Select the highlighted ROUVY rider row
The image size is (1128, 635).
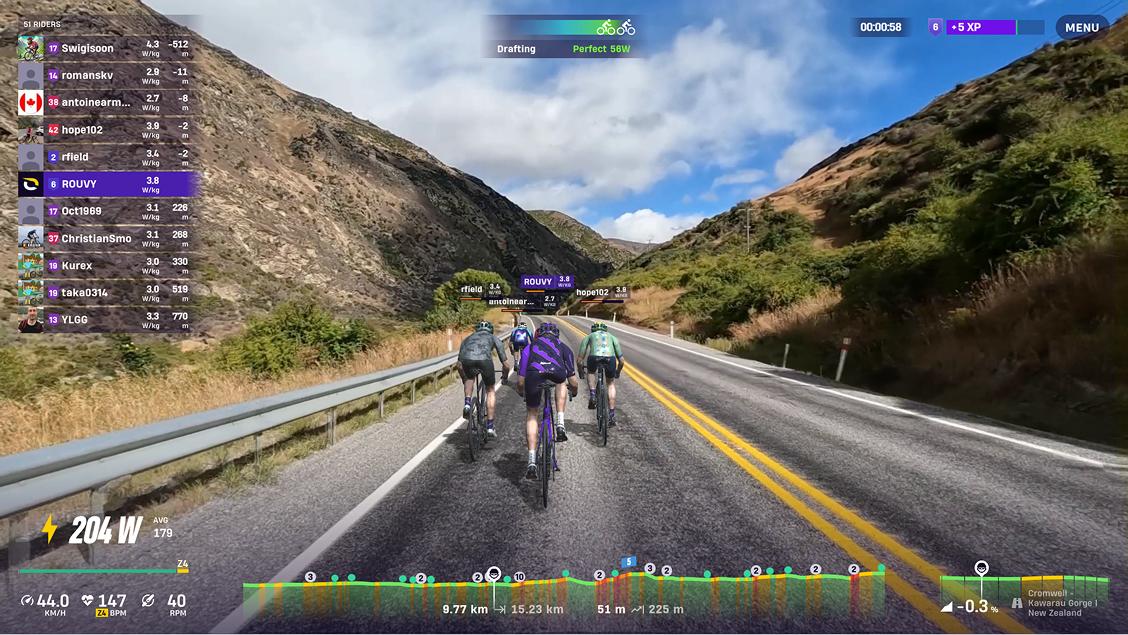[105, 184]
